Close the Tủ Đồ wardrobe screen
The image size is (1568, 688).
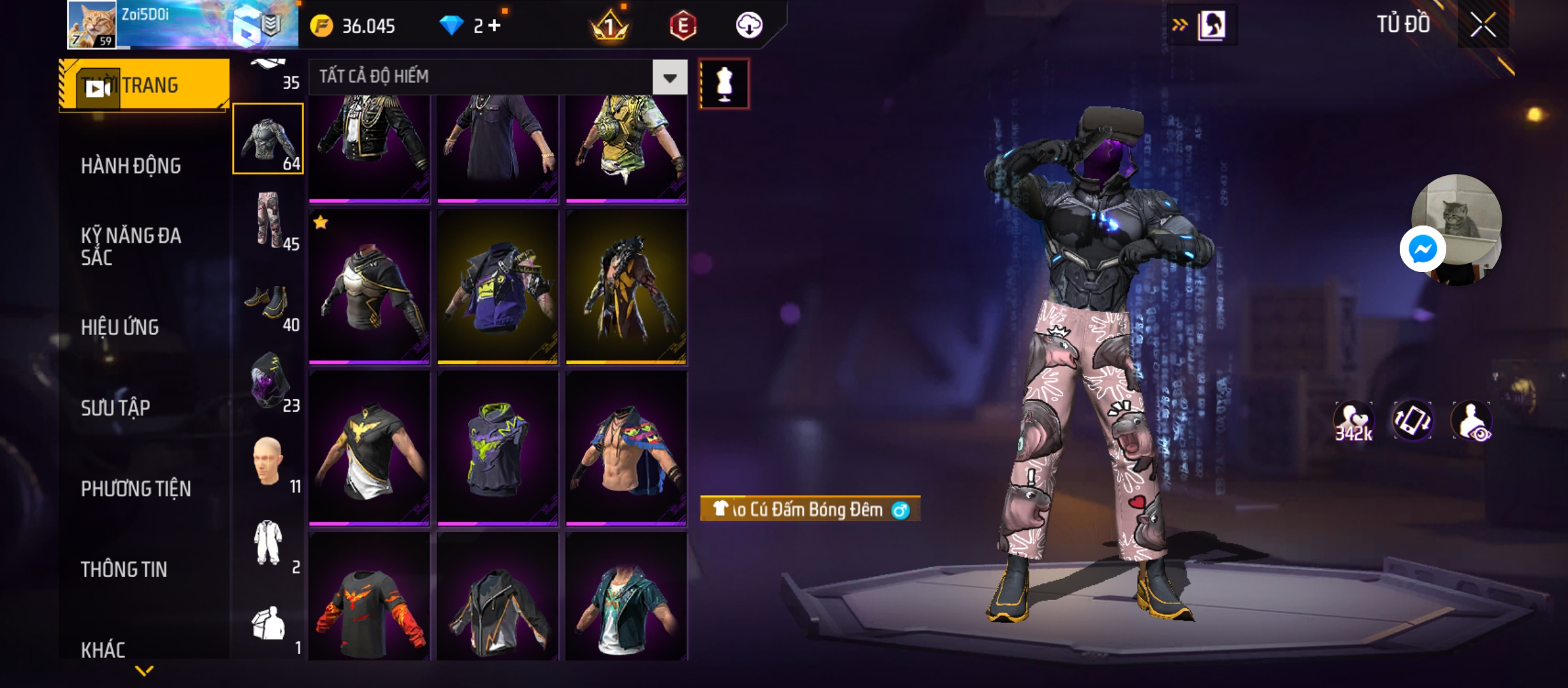click(1483, 25)
